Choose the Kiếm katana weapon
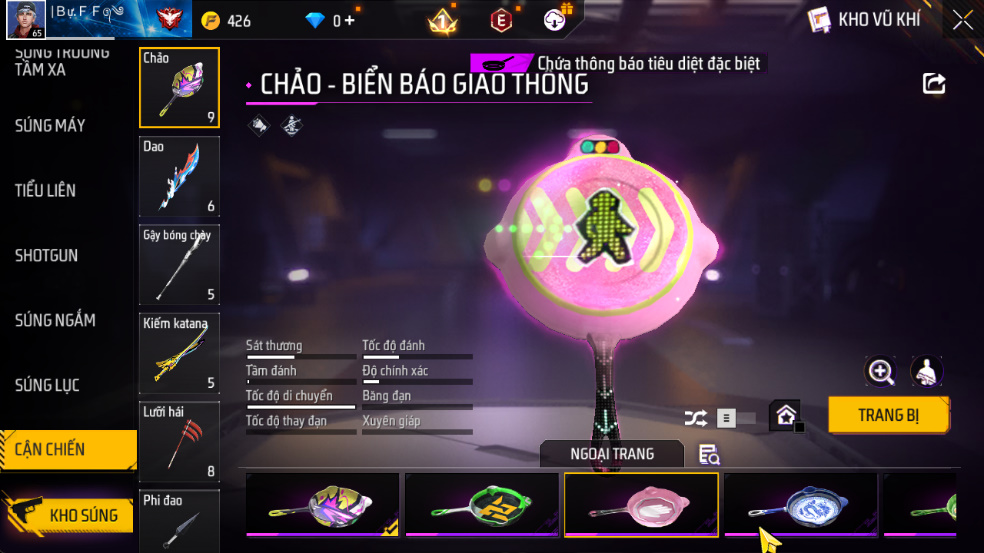 coord(180,352)
